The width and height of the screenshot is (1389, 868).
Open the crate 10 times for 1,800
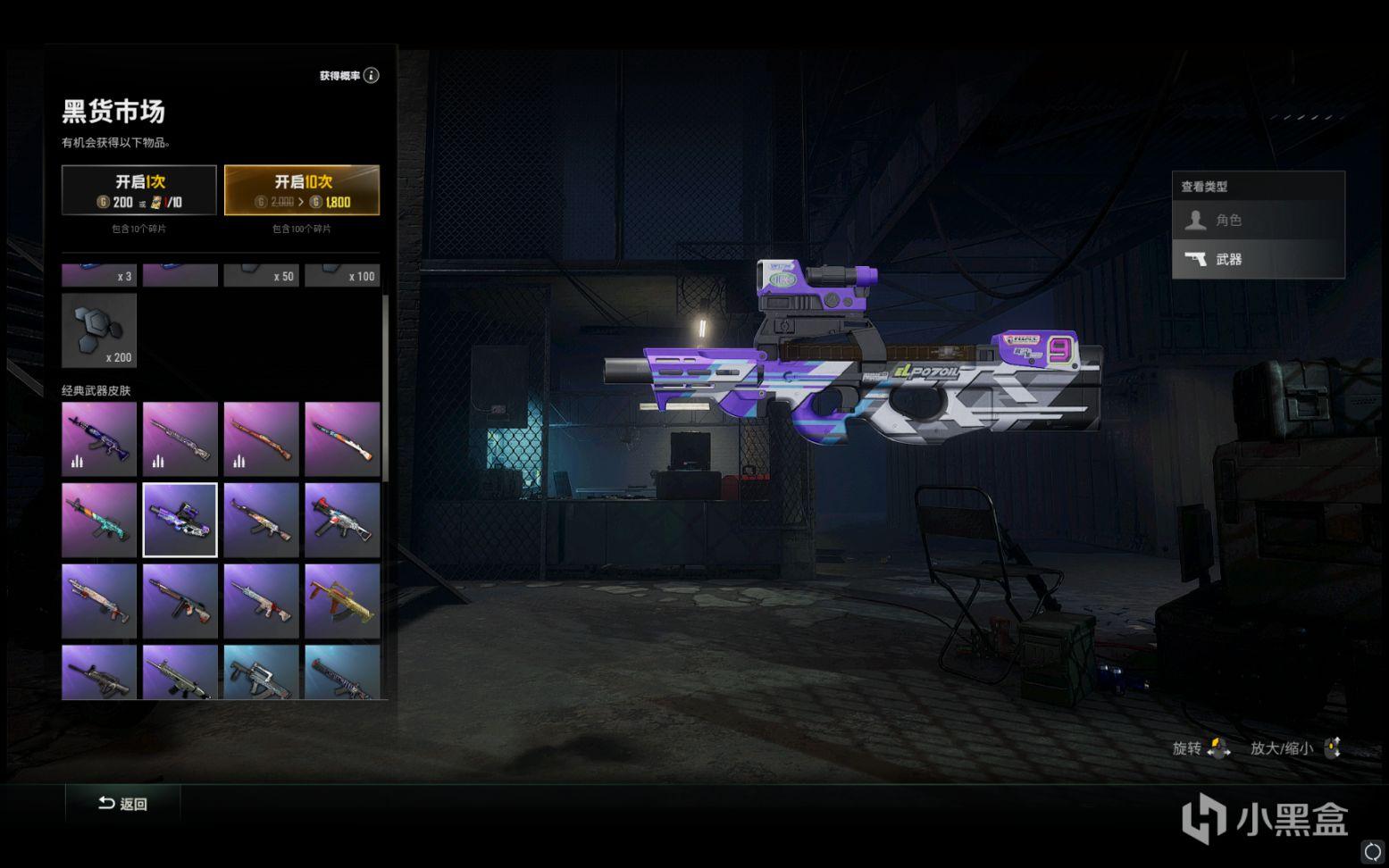click(x=301, y=190)
